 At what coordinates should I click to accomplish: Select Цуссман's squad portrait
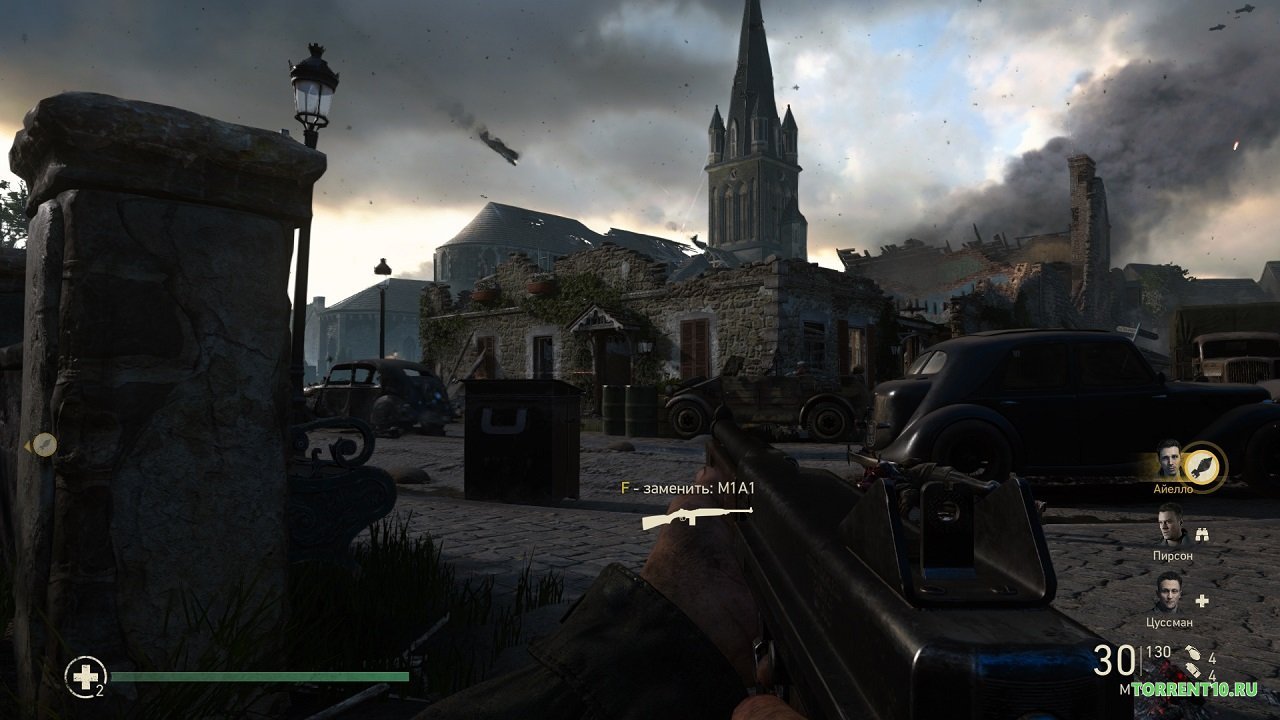coord(1170,594)
